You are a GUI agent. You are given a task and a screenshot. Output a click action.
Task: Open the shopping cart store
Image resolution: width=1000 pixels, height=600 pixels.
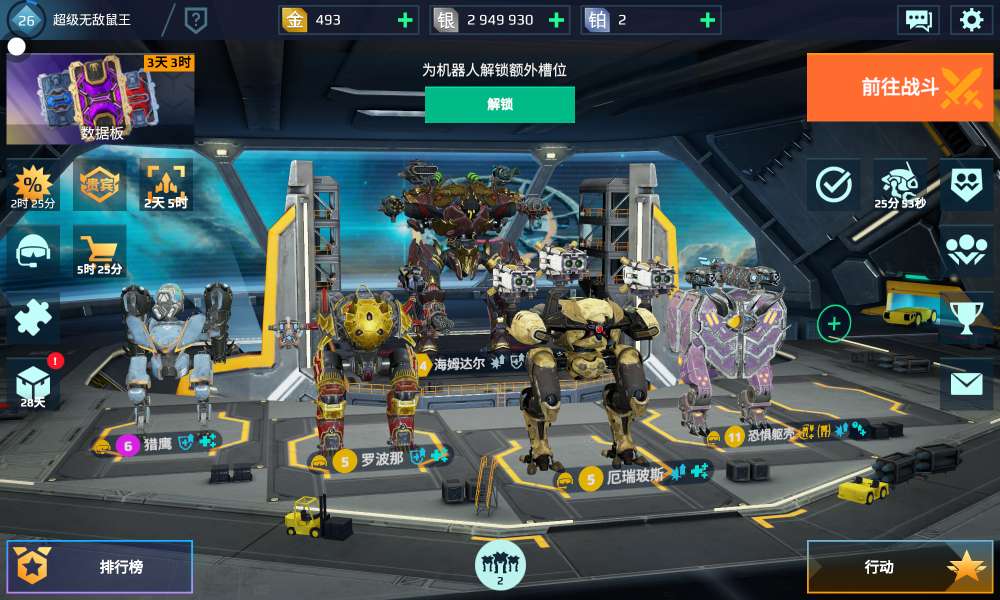(100, 250)
